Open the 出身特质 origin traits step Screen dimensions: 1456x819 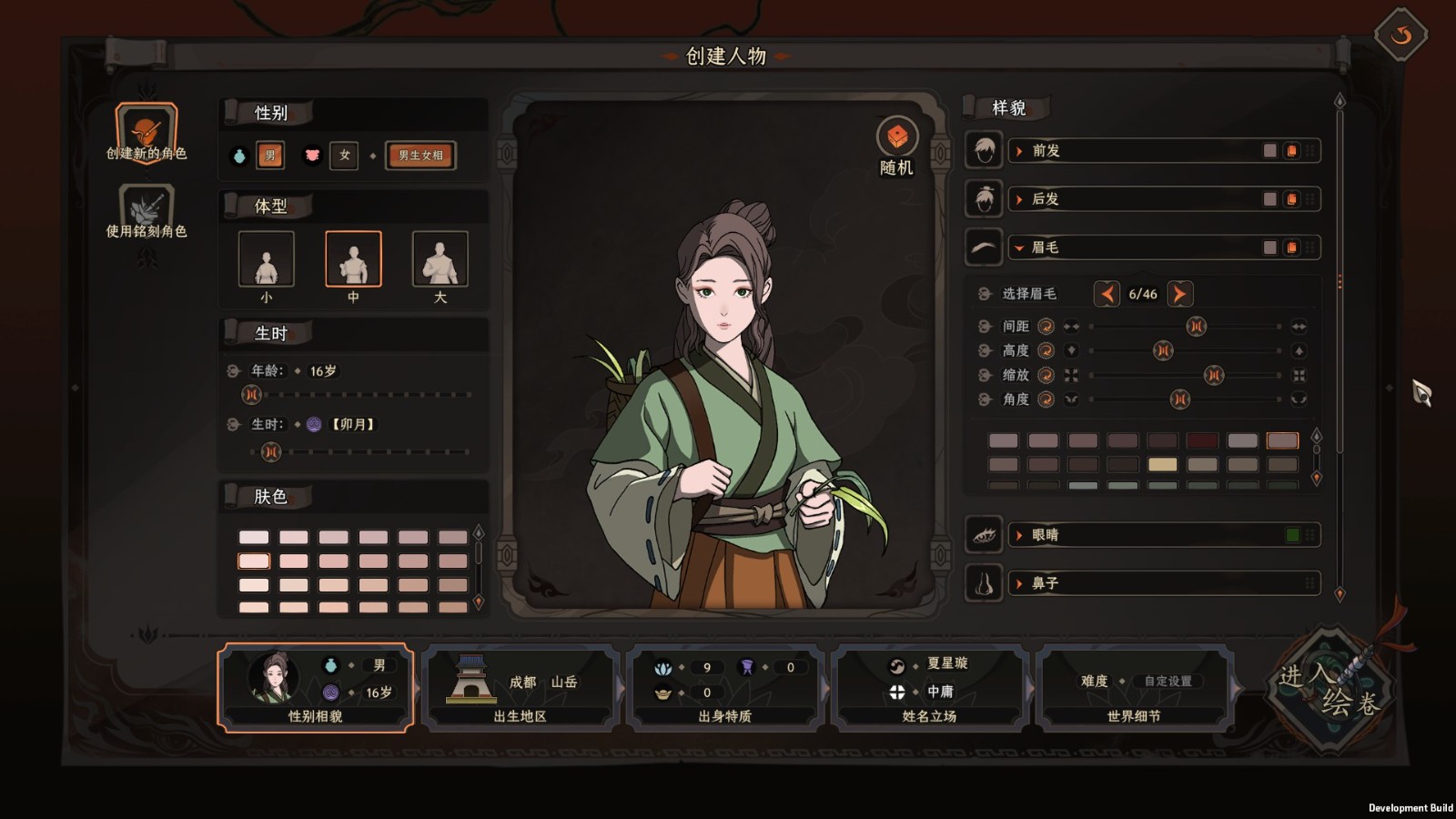[724, 688]
